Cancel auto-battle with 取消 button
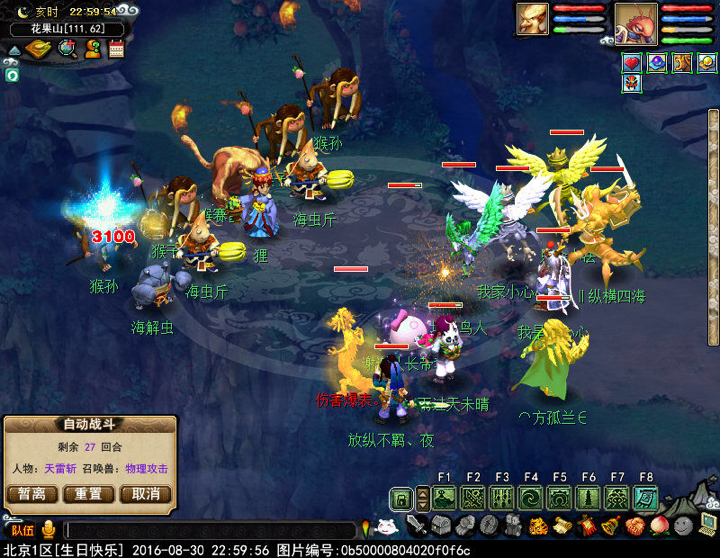 tap(145, 494)
